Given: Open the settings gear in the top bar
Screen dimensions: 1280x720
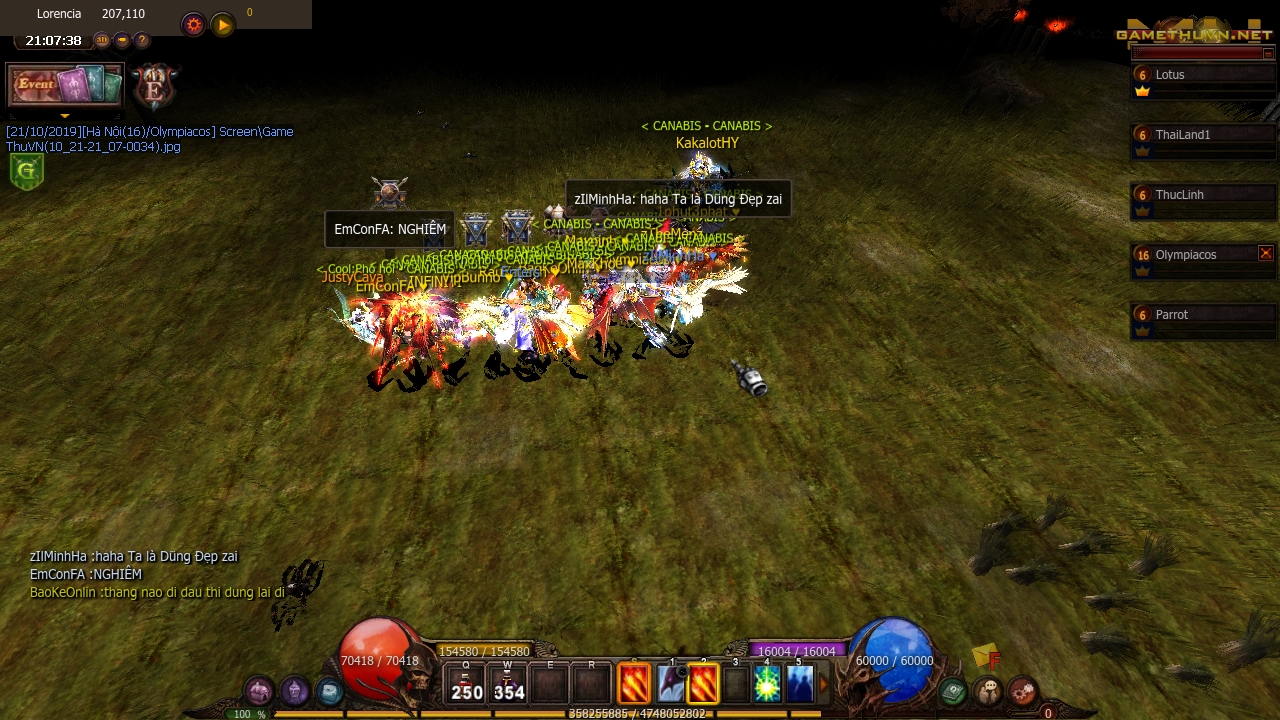Looking at the screenshot, I should pos(193,24).
